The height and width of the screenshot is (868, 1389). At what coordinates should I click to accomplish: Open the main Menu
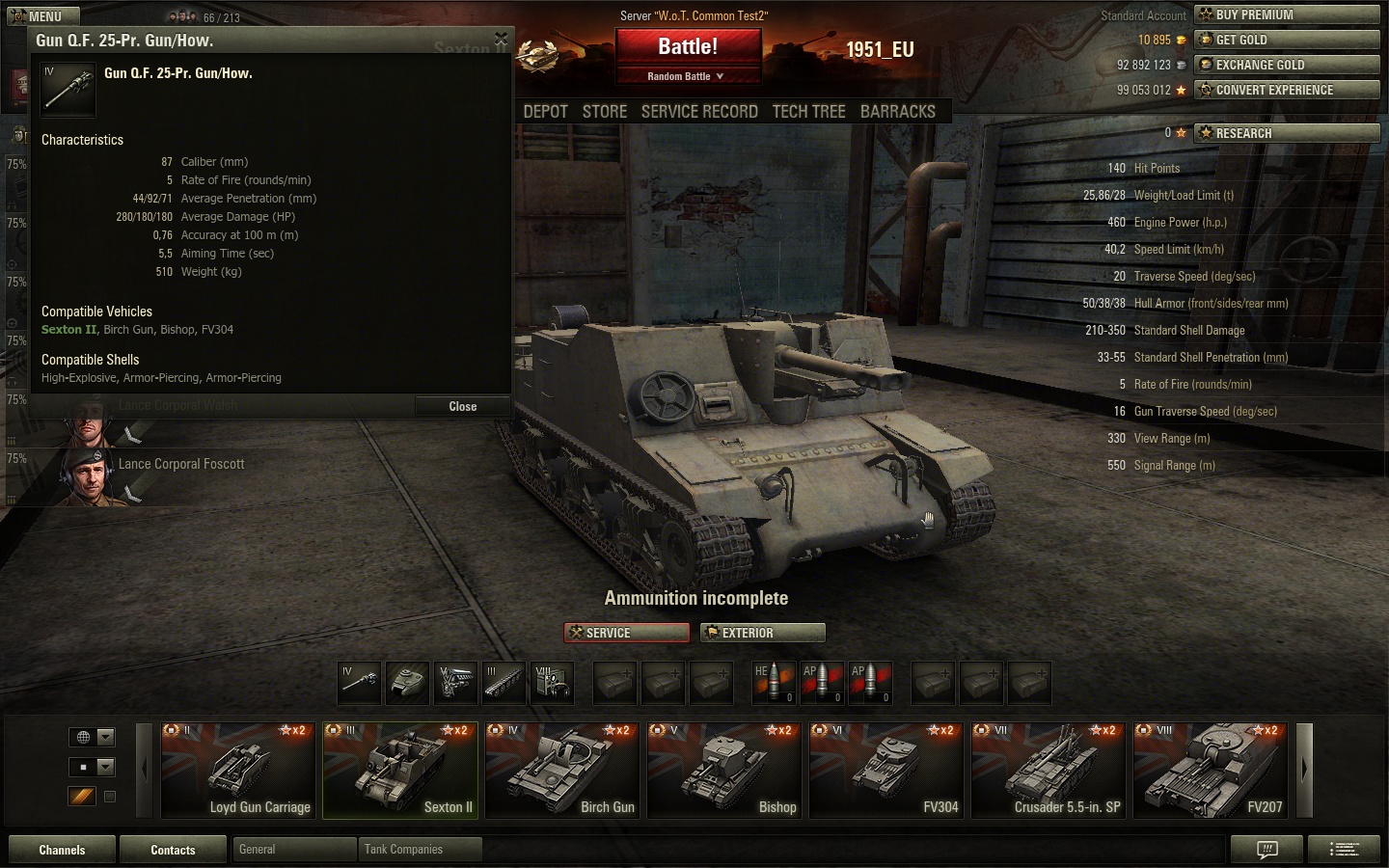point(43,16)
